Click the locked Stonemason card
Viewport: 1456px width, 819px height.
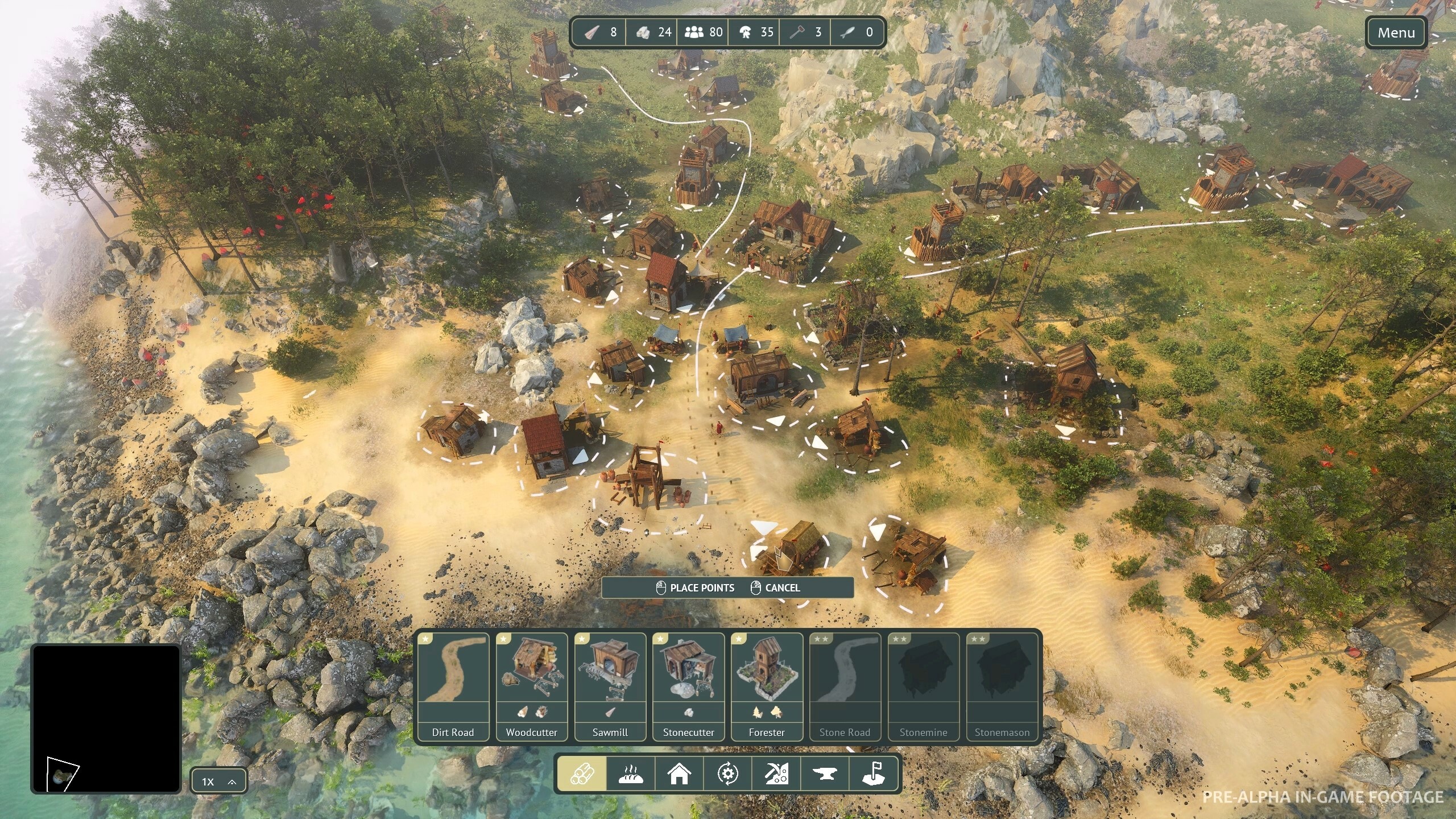coord(1002,686)
